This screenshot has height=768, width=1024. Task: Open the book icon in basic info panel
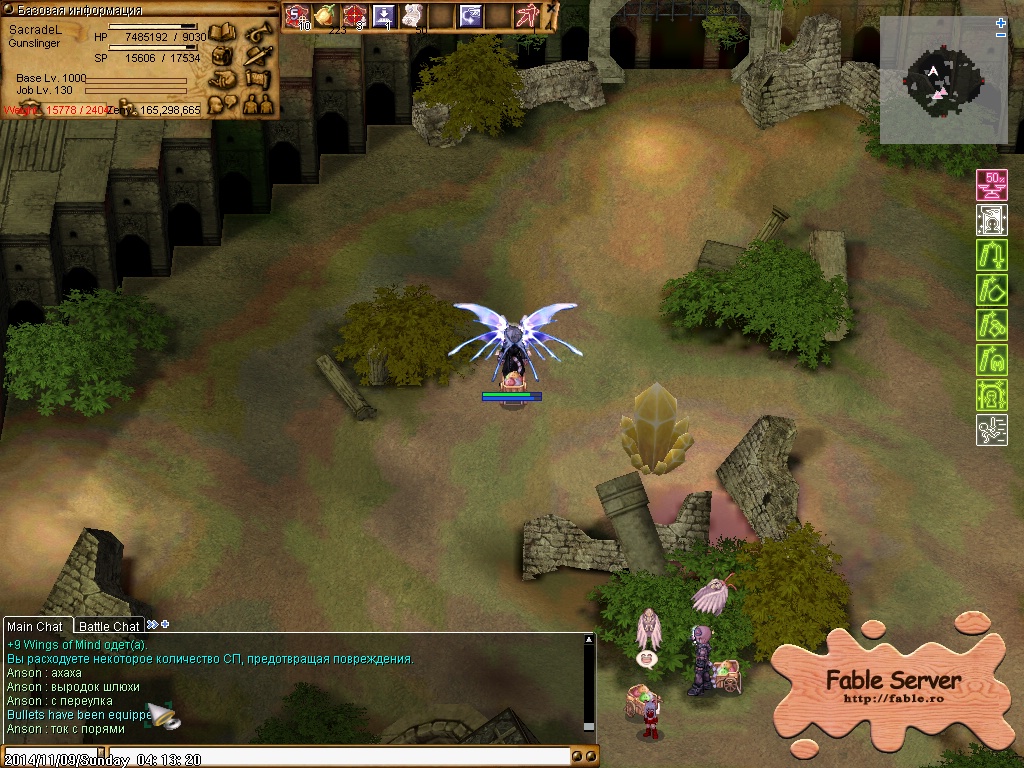coord(222,33)
